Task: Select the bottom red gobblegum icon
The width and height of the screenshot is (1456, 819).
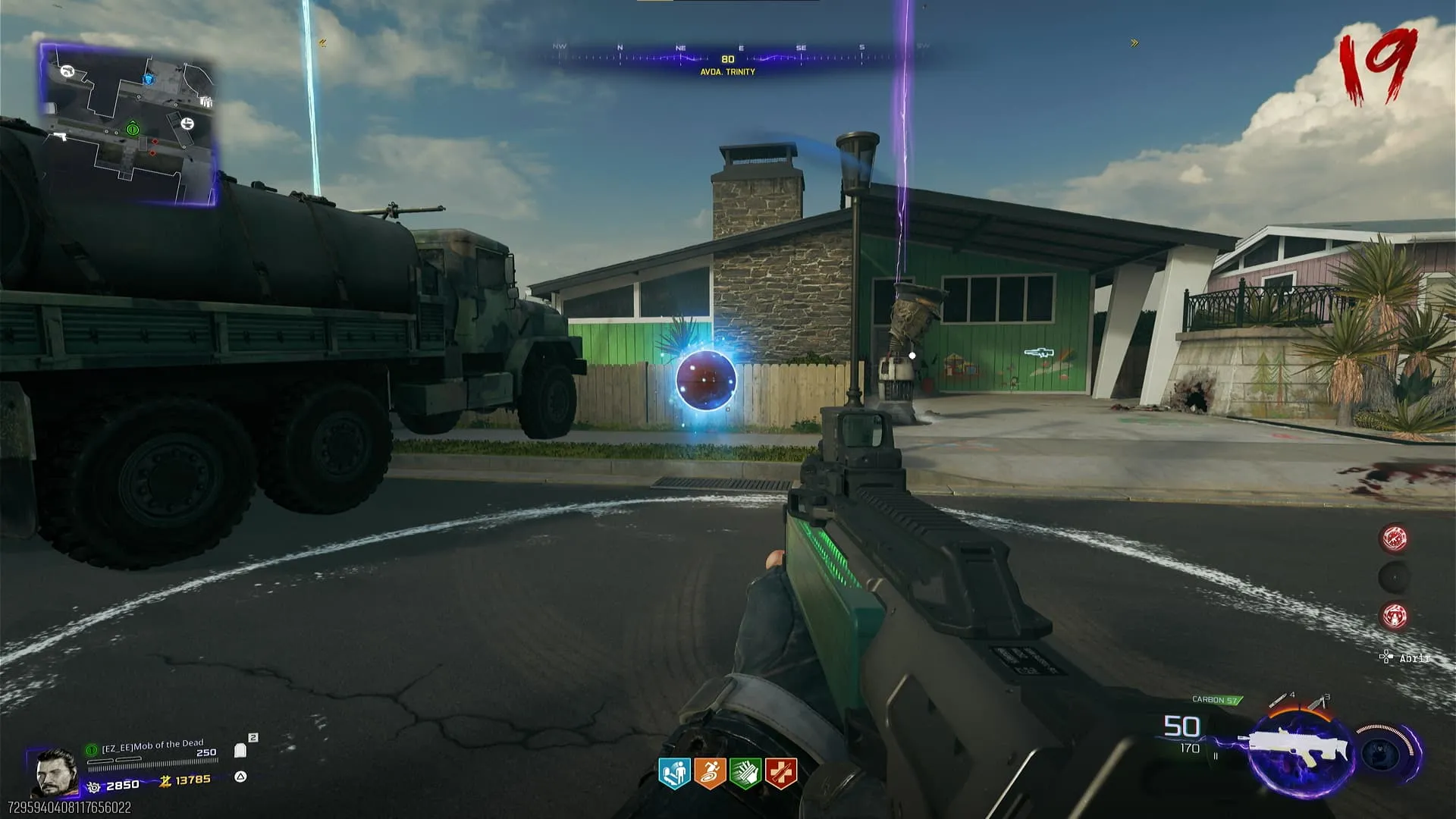Action: point(1394,616)
